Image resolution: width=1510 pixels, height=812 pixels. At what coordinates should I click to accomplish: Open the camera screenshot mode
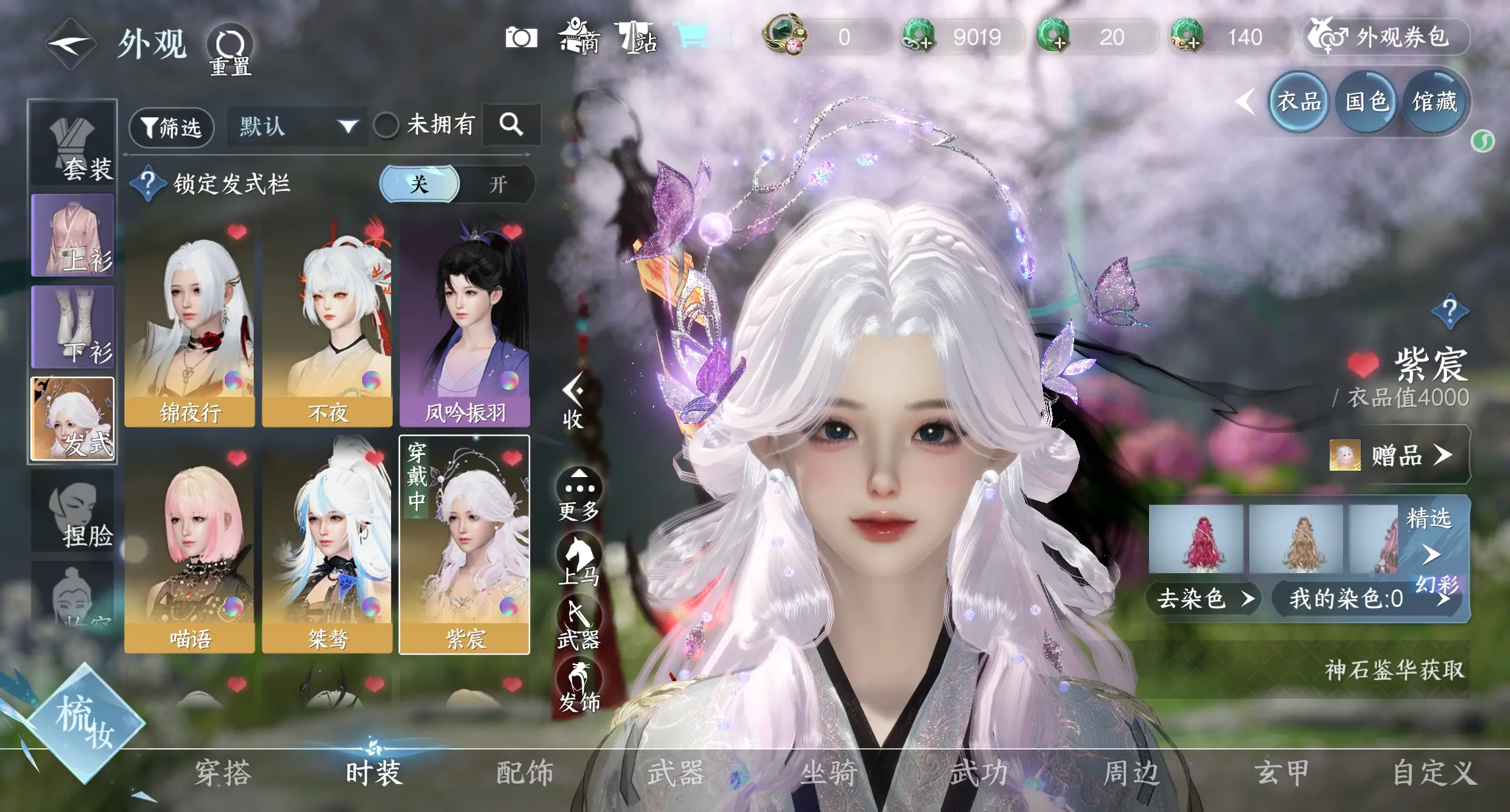click(521, 38)
